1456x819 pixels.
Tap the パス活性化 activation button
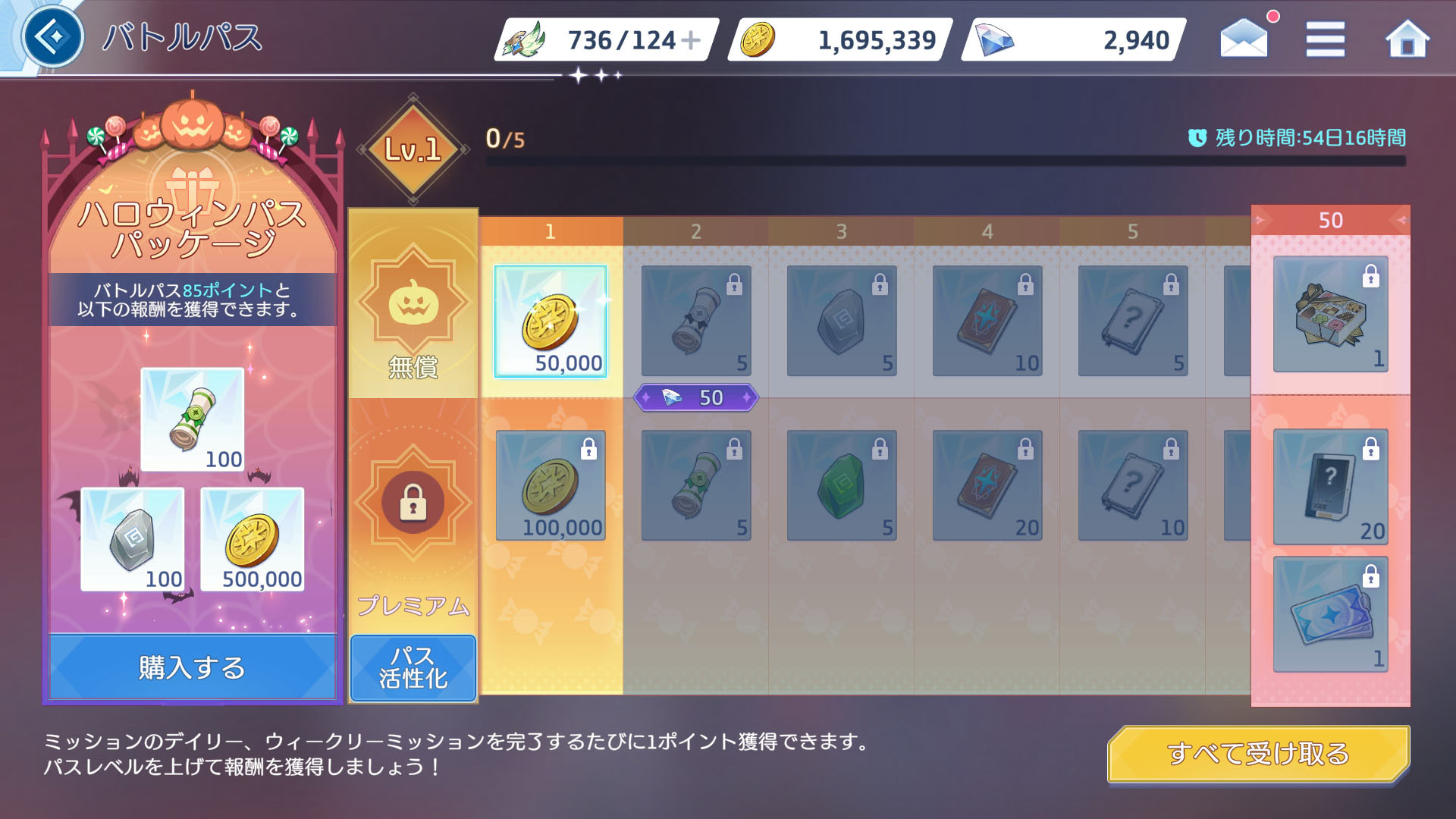coord(413,667)
